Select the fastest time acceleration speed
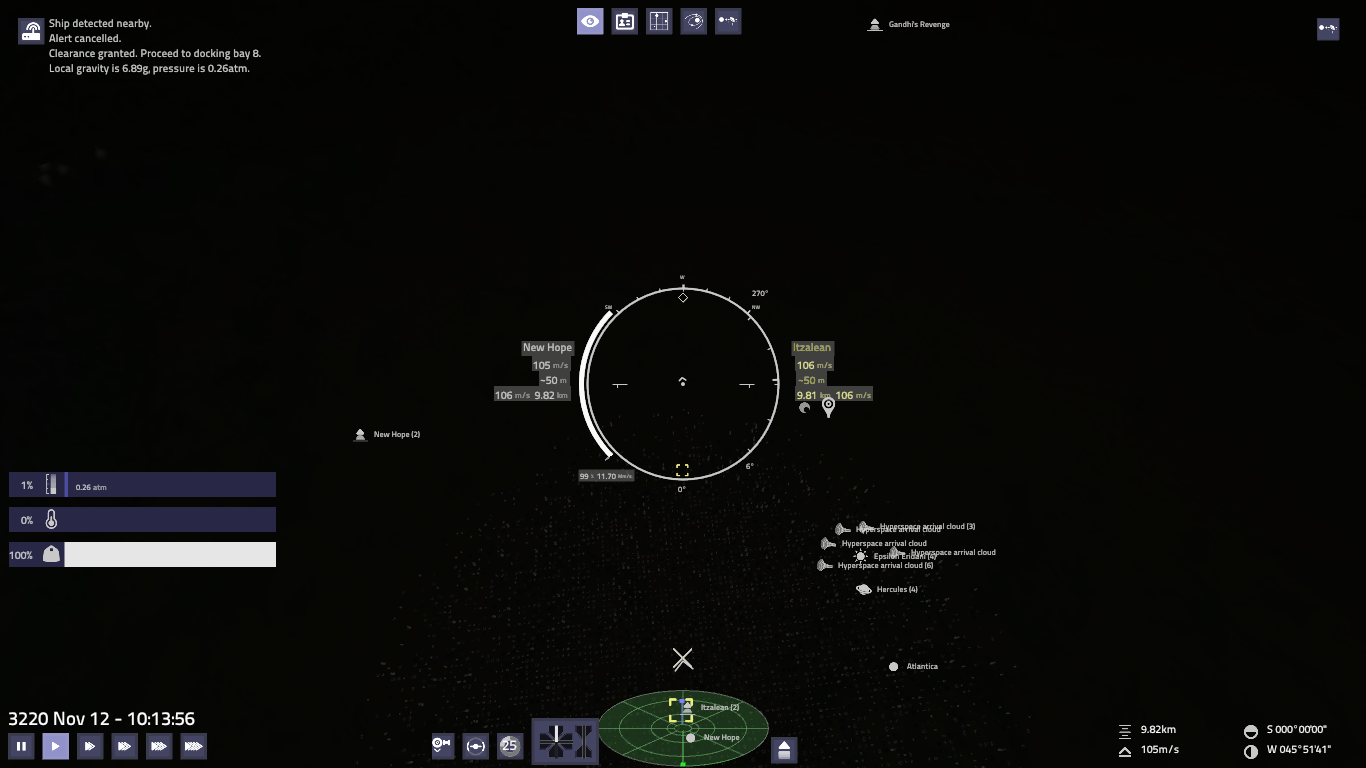The height and width of the screenshot is (768, 1366). tap(193, 746)
